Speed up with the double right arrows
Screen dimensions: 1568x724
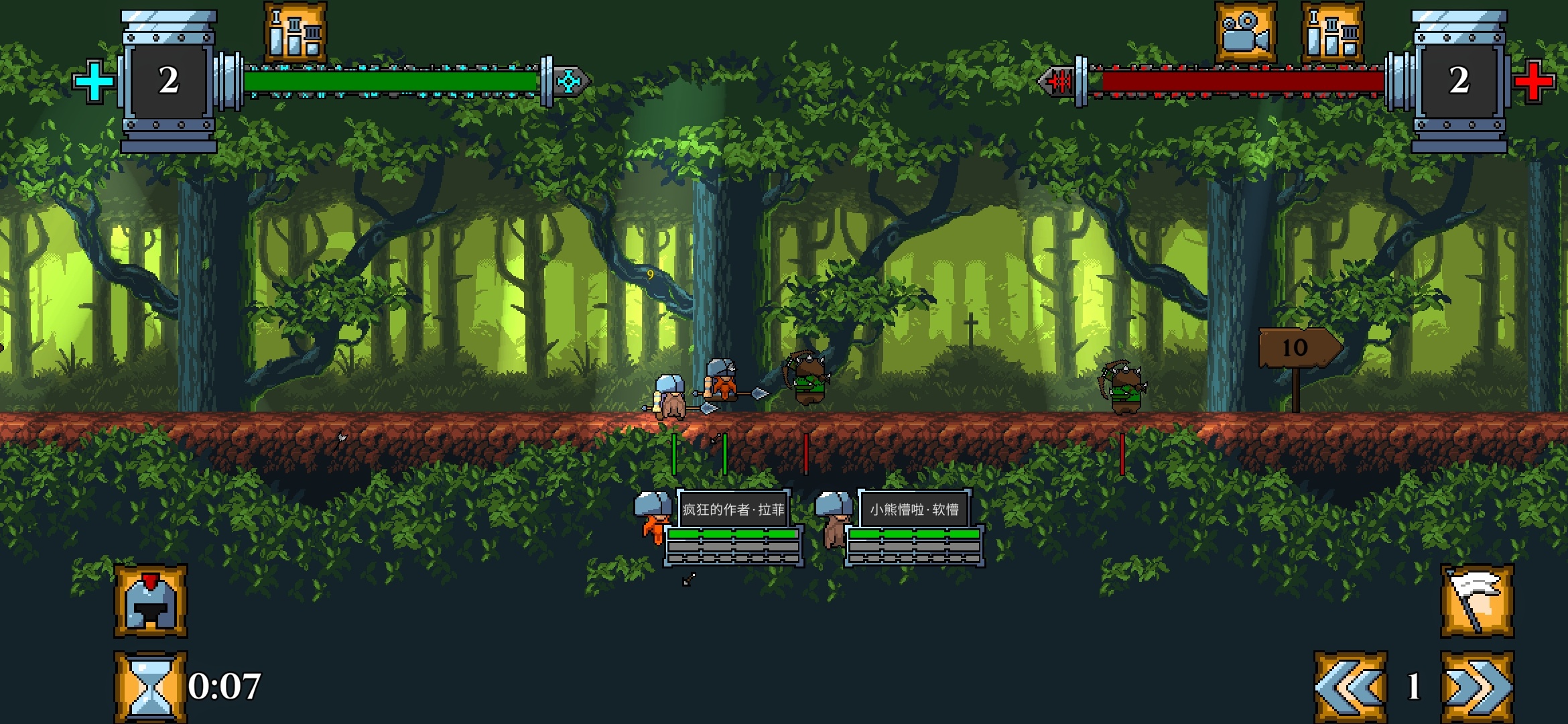[x=1477, y=687]
